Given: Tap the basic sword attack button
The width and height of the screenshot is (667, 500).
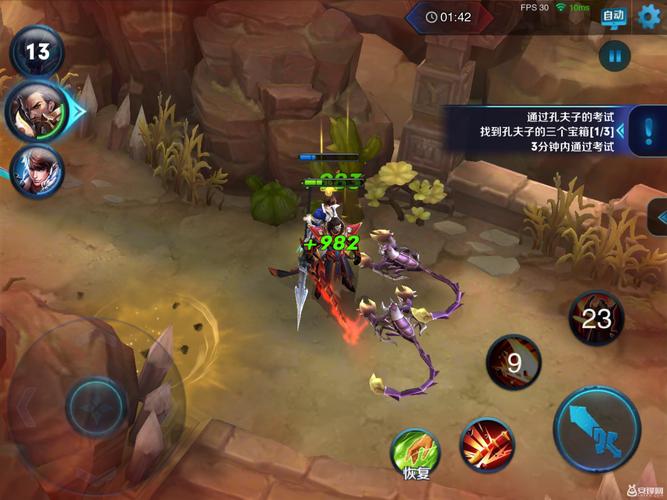Looking at the screenshot, I should (x=597, y=429).
